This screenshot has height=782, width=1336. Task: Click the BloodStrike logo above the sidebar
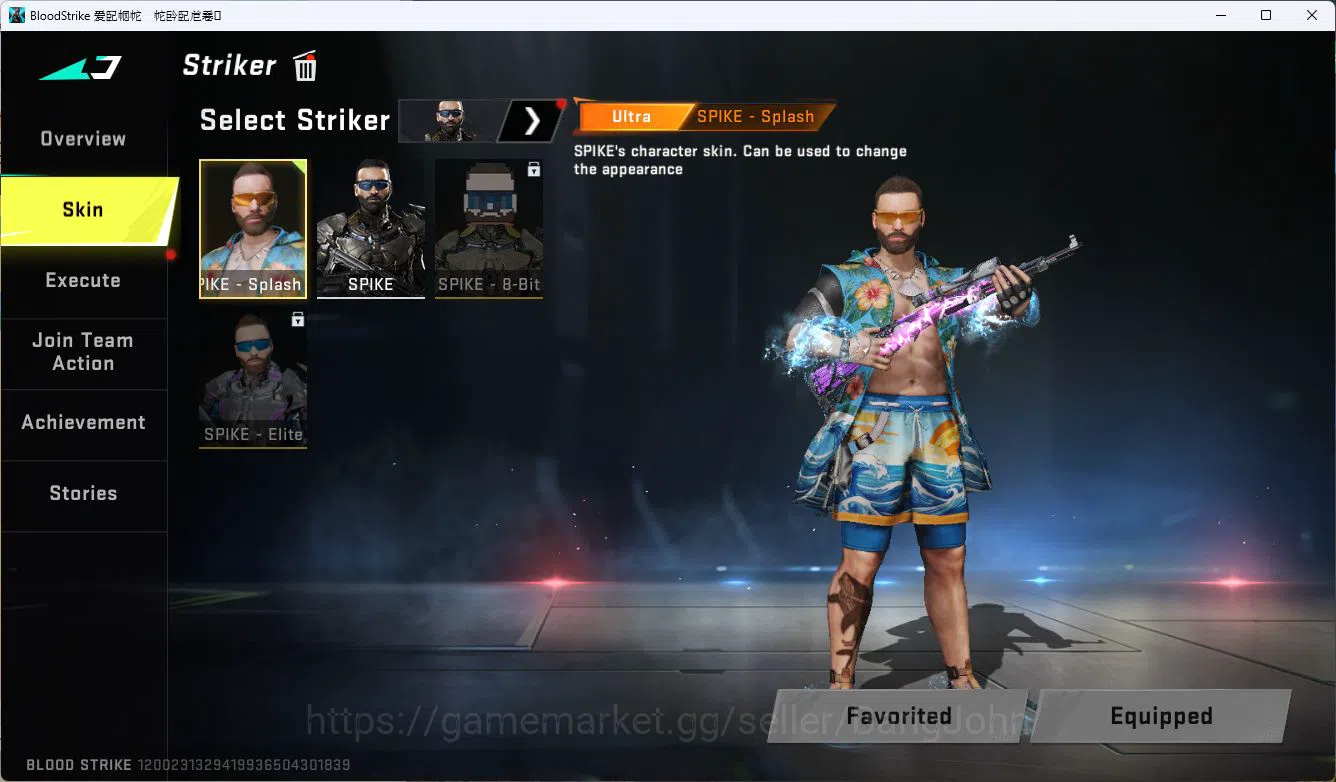coord(77,68)
